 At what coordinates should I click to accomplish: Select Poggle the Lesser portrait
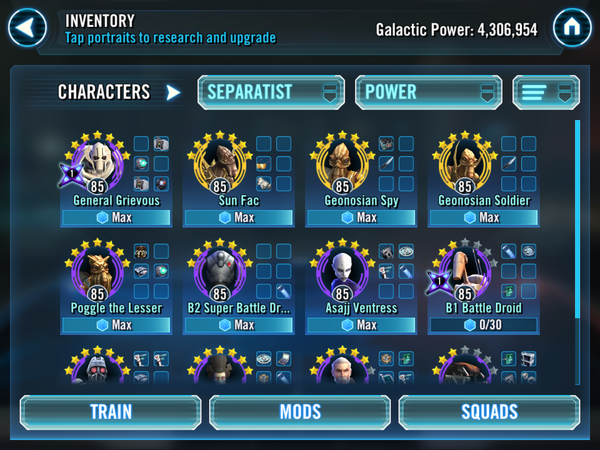pyautogui.click(x=95, y=274)
